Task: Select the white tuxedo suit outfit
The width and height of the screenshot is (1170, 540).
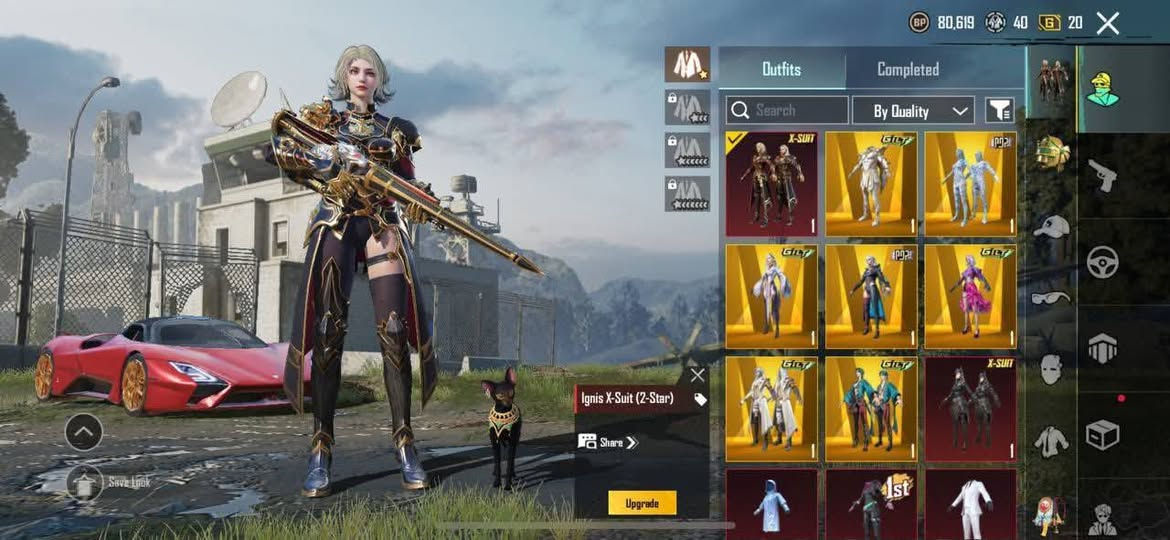Action: pos(970,503)
